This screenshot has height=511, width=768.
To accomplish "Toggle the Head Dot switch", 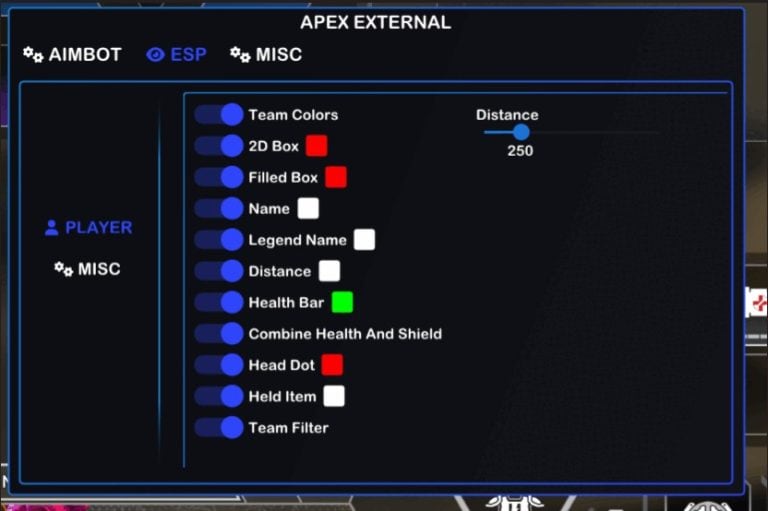I will 219,365.
